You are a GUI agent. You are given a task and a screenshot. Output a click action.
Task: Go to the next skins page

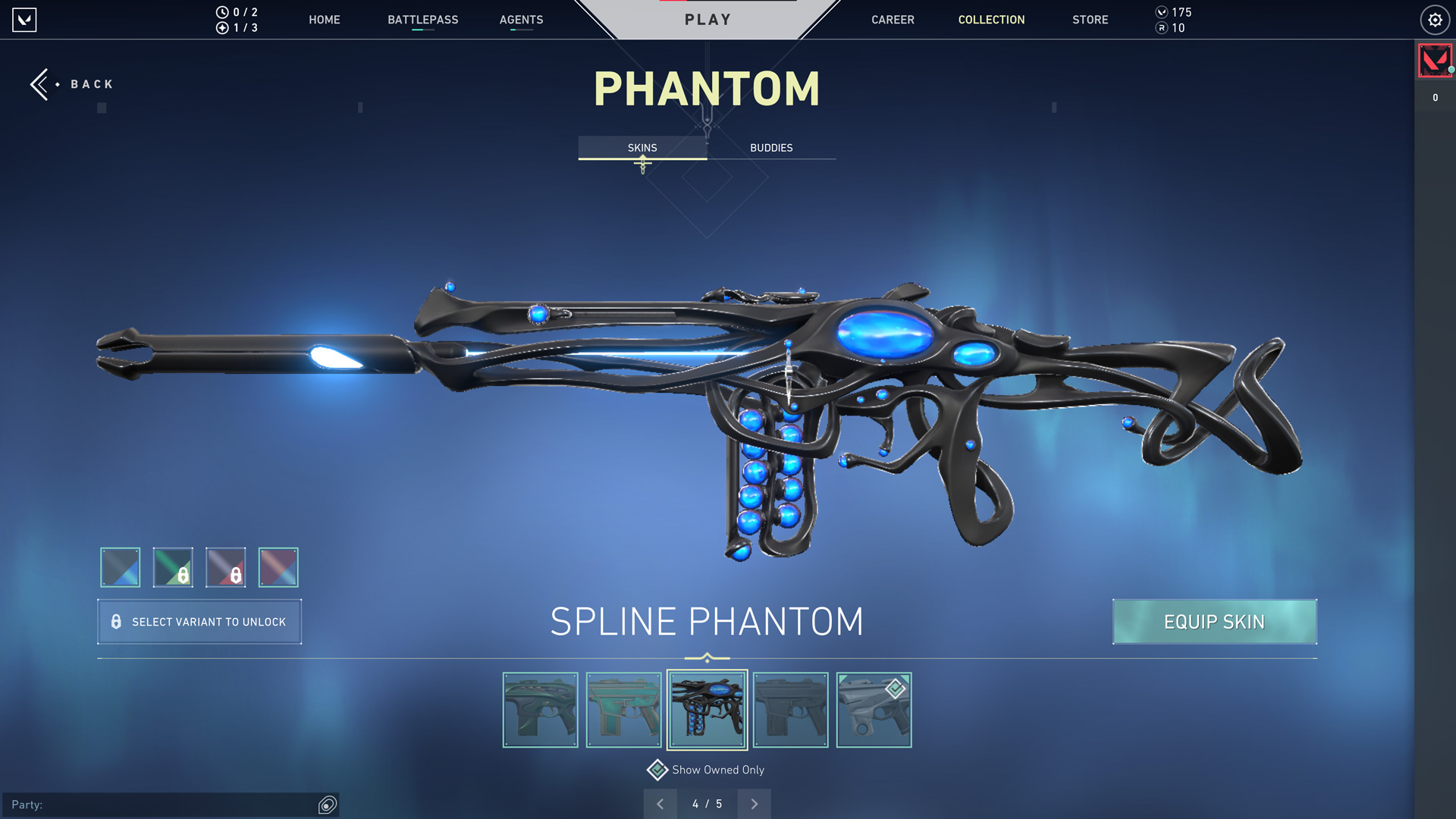pos(754,804)
